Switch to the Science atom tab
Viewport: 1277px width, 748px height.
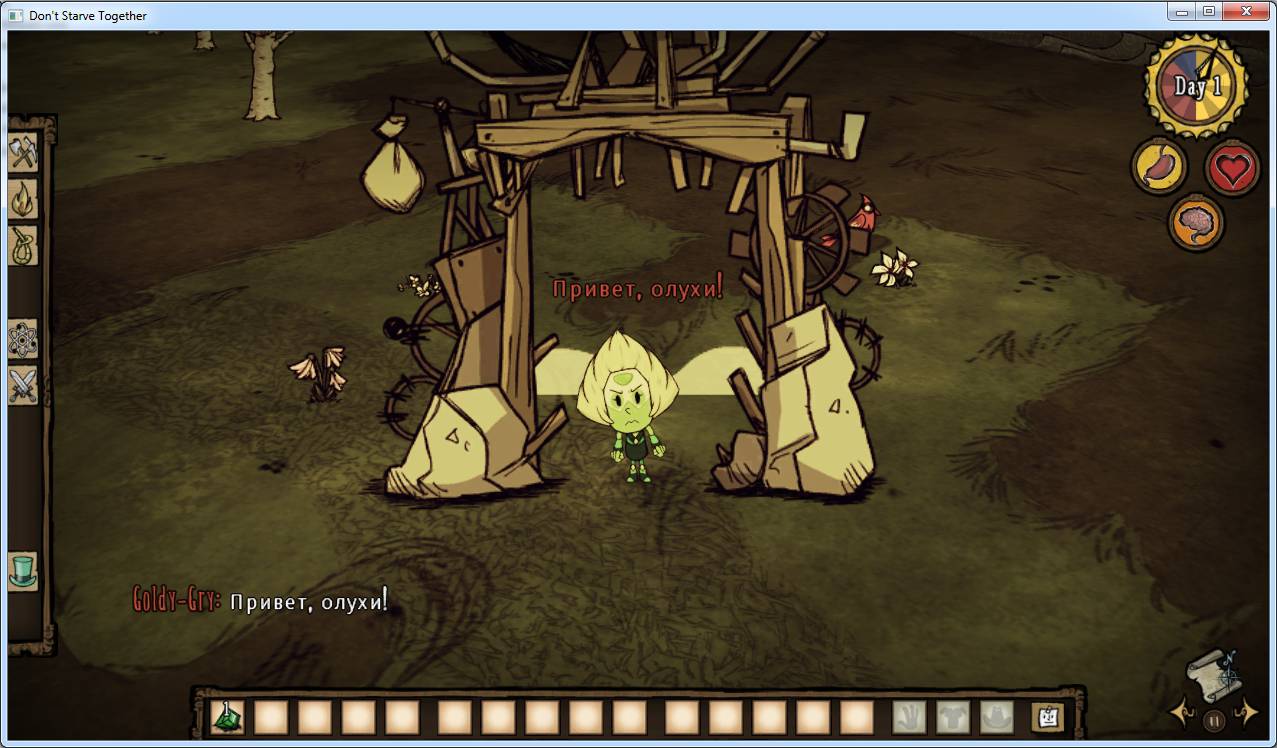[23, 340]
